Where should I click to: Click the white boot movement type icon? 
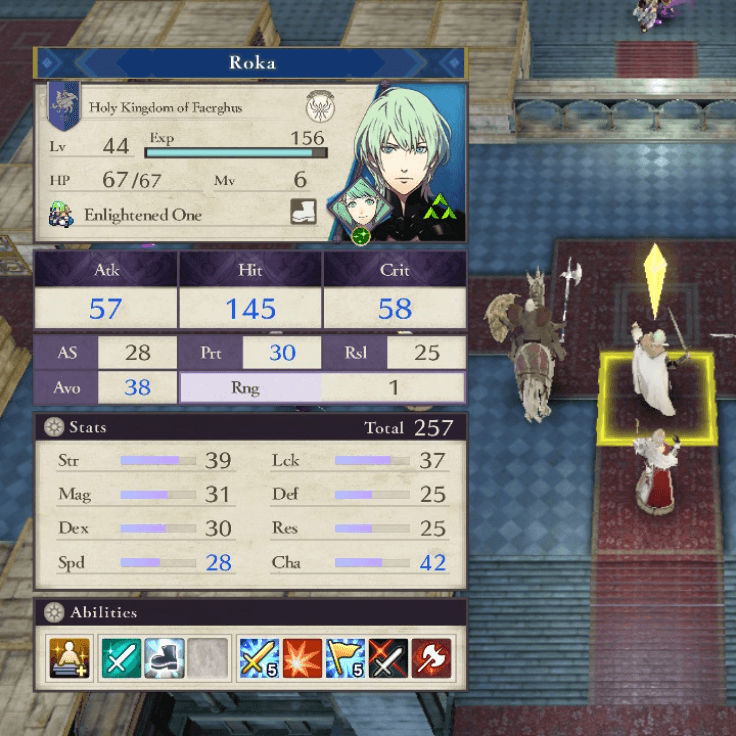[x=304, y=212]
